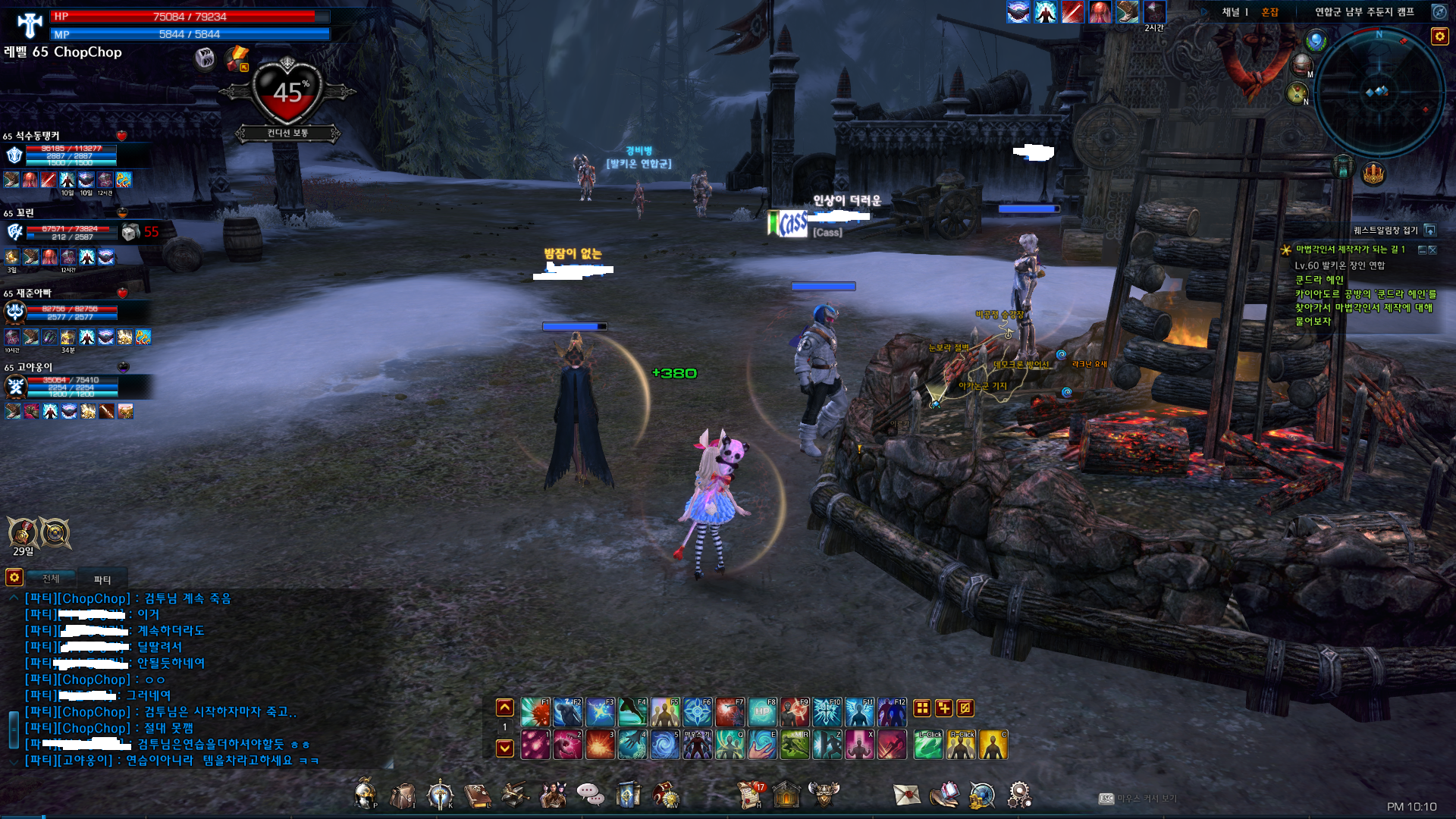Open chat settings gear icon

click(x=14, y=578)
